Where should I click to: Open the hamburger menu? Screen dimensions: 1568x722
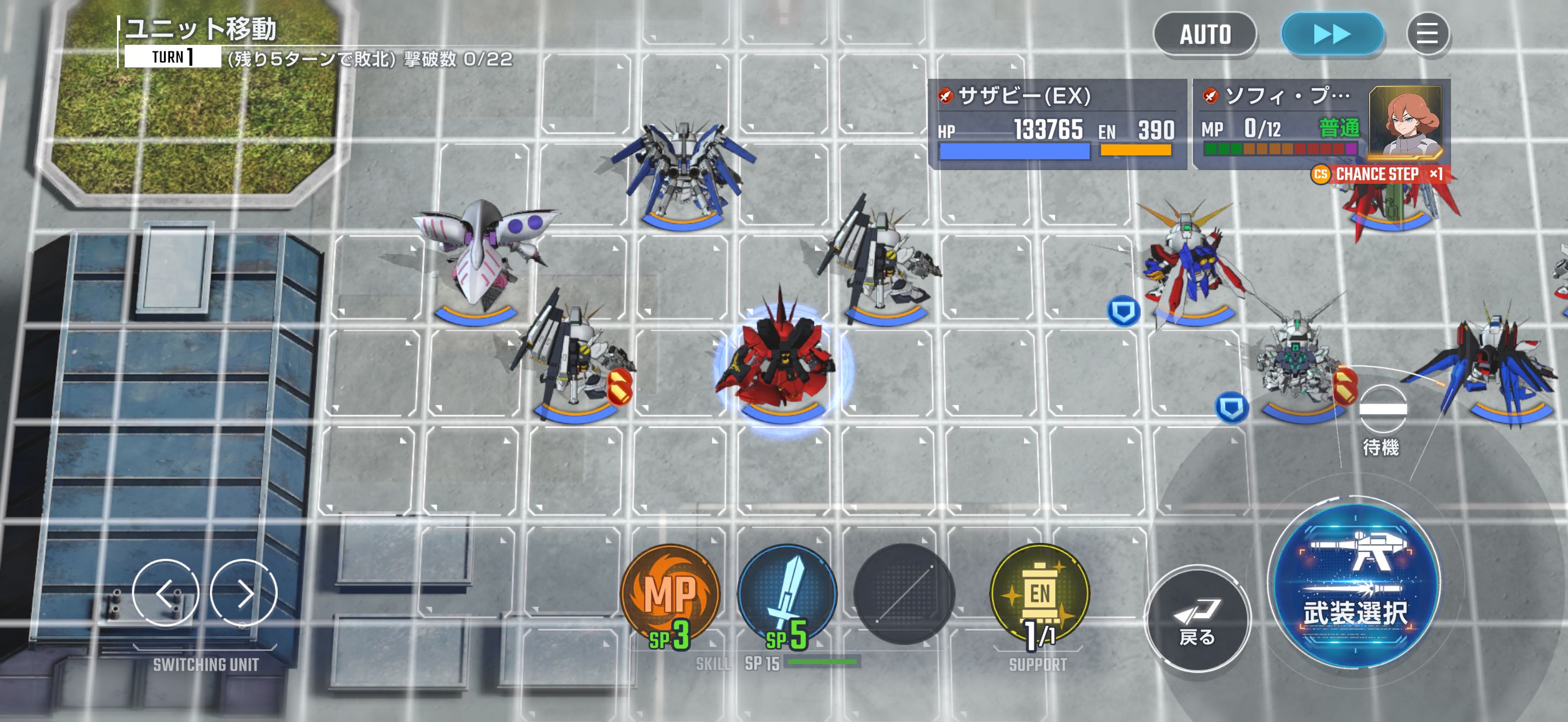tap(1427, 34)
